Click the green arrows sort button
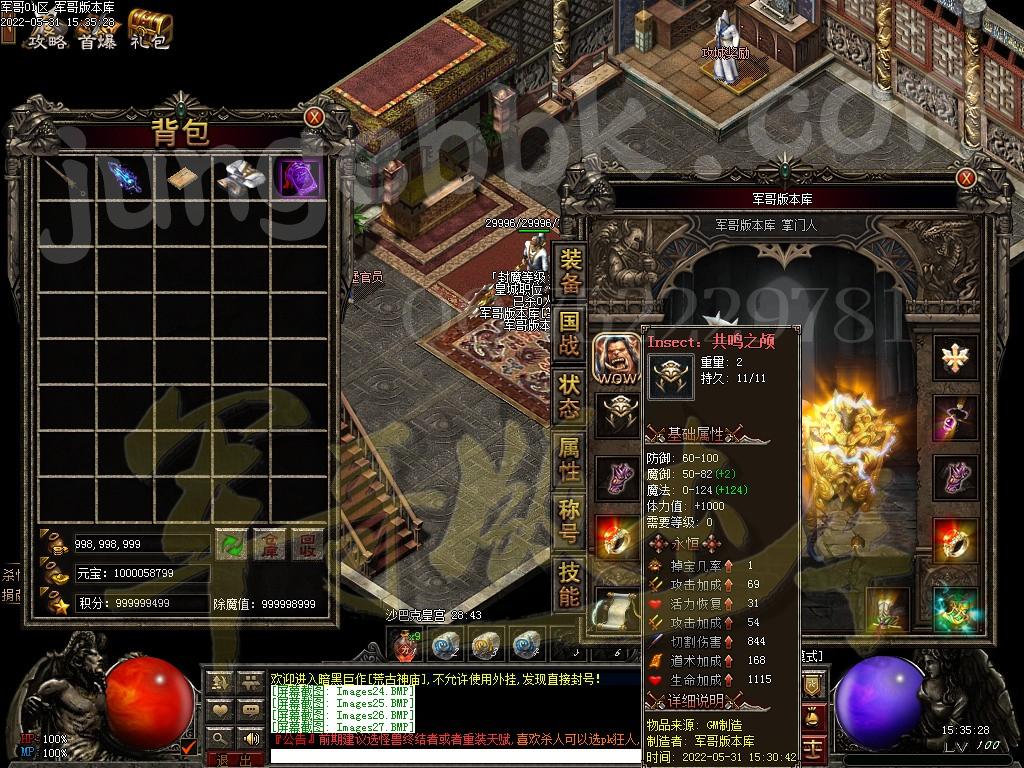1024x768 pixels. click(232, 544)
